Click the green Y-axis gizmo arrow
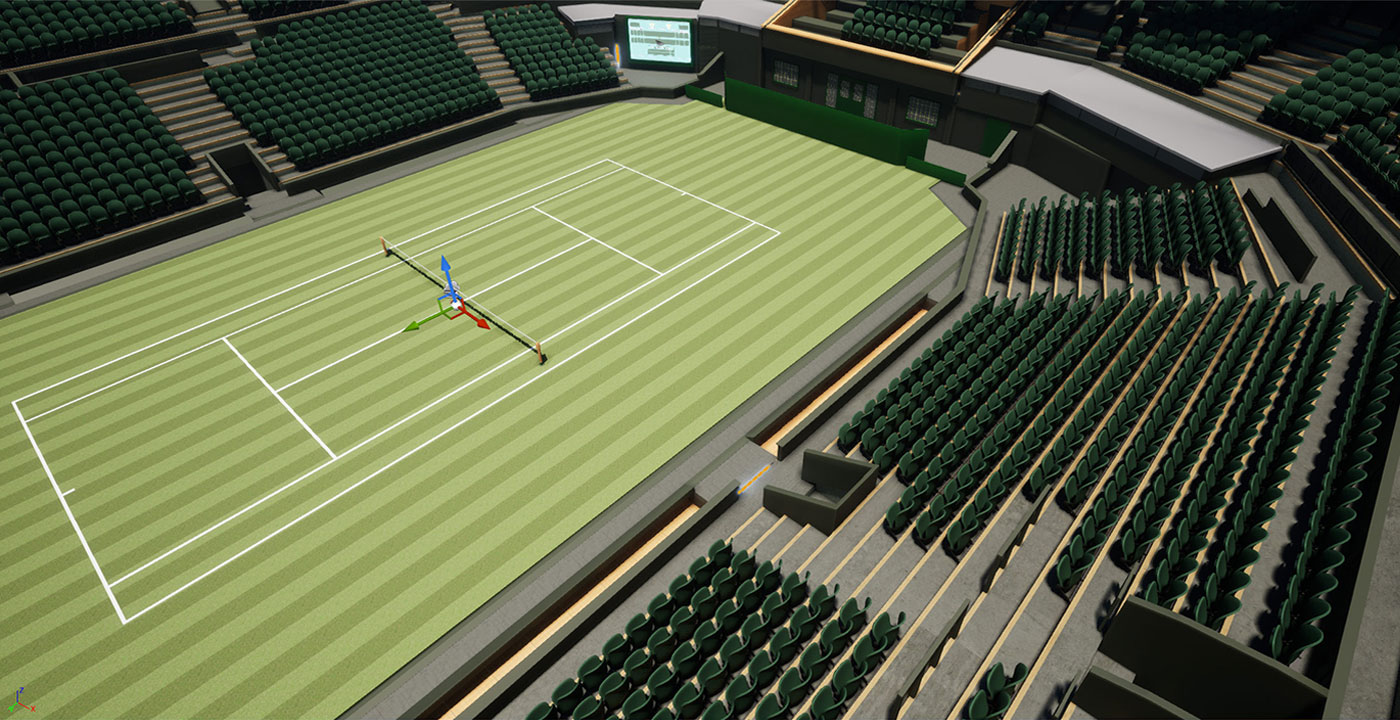The image size is (1400, 720). pyautogui.click(x=411, y=325)
